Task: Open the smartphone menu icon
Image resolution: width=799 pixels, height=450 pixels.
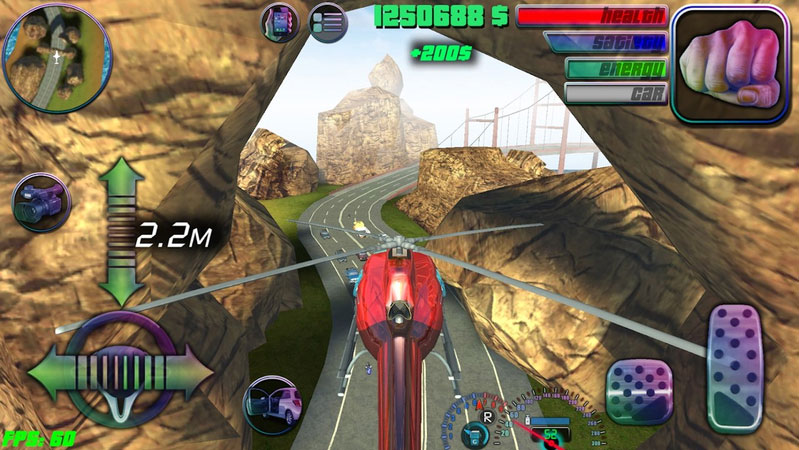Action: tap(280, 22)
